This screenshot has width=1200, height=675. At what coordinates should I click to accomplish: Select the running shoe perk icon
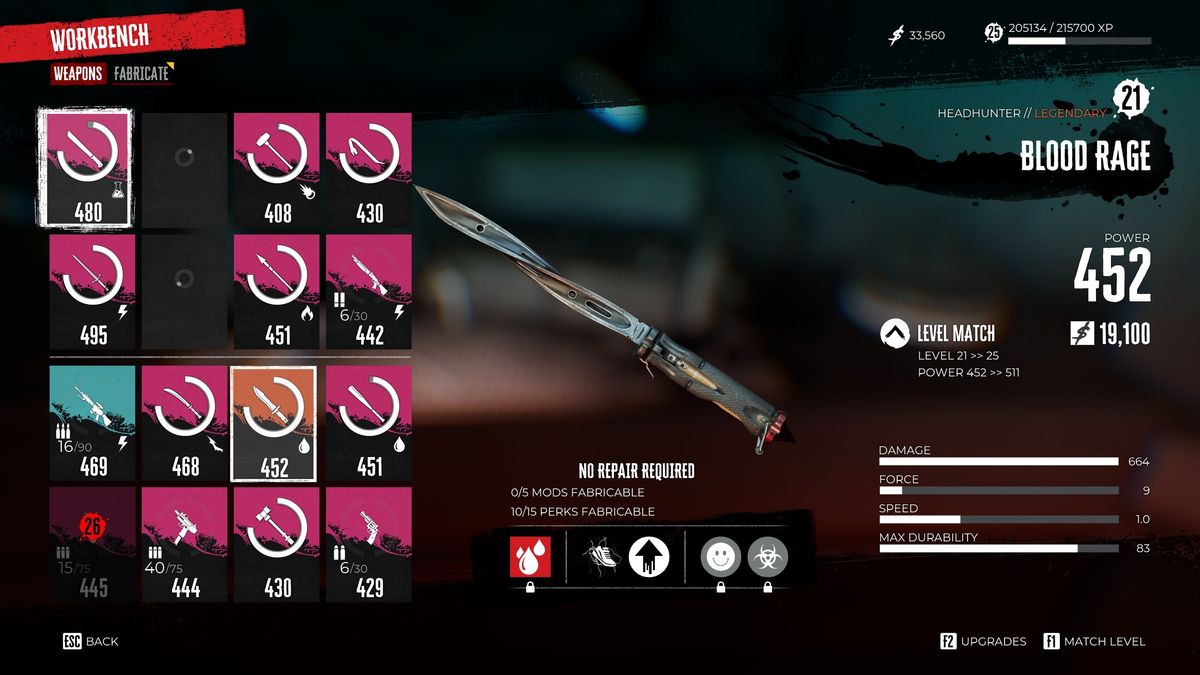pyautogui.click(x=603, y=556)
